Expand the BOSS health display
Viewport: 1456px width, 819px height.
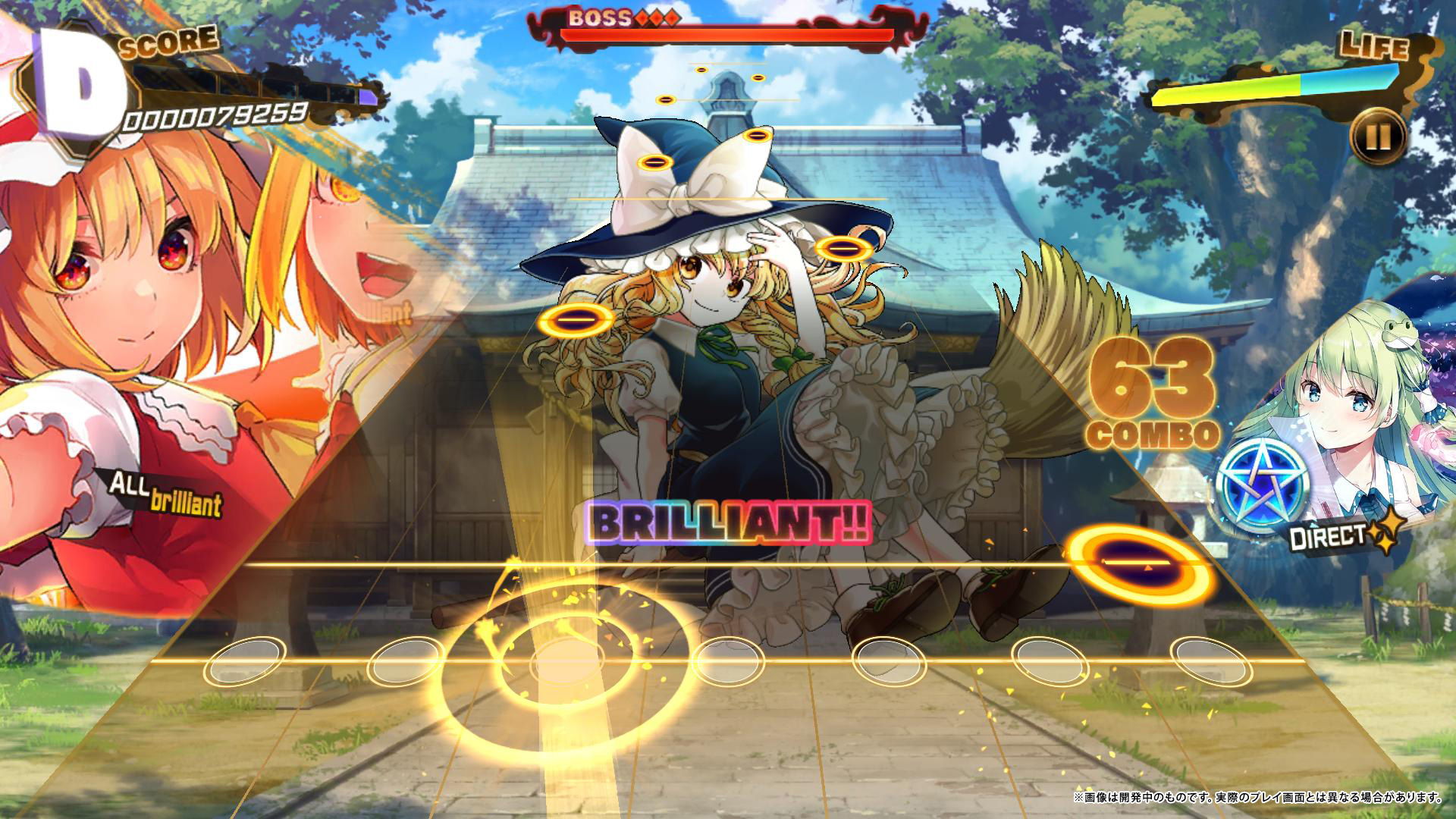click(x=728, y=33)
